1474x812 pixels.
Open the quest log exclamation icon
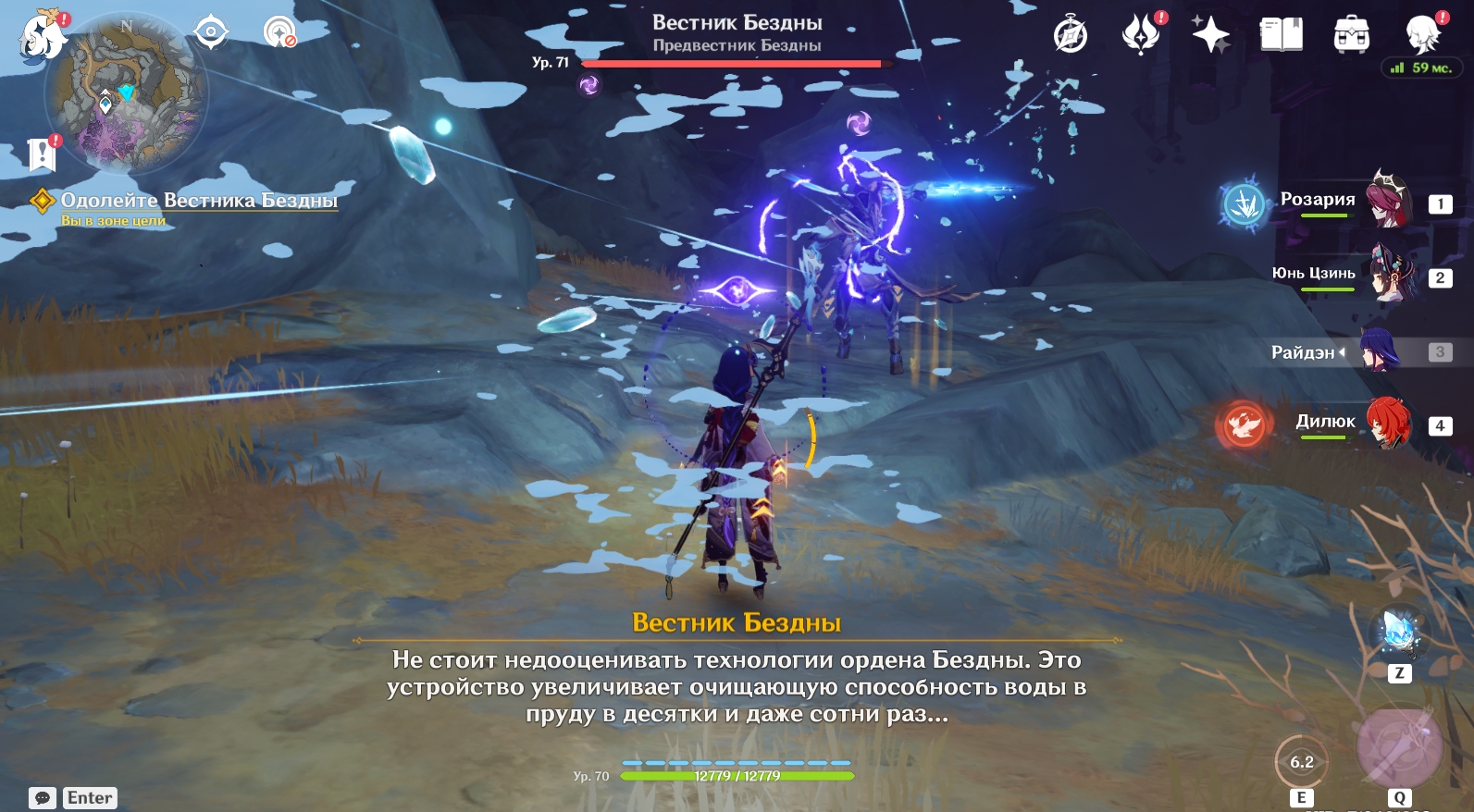pyautogui.click(x=43, y=154)
